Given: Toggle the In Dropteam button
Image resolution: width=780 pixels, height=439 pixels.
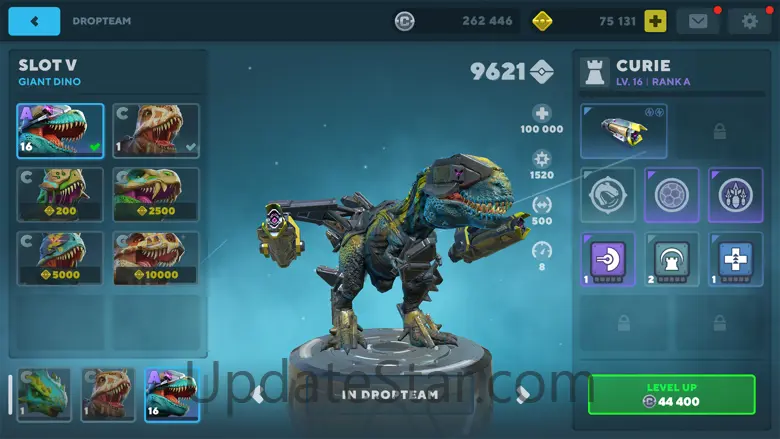Looking at the screenshot, I should click(390, 394).
